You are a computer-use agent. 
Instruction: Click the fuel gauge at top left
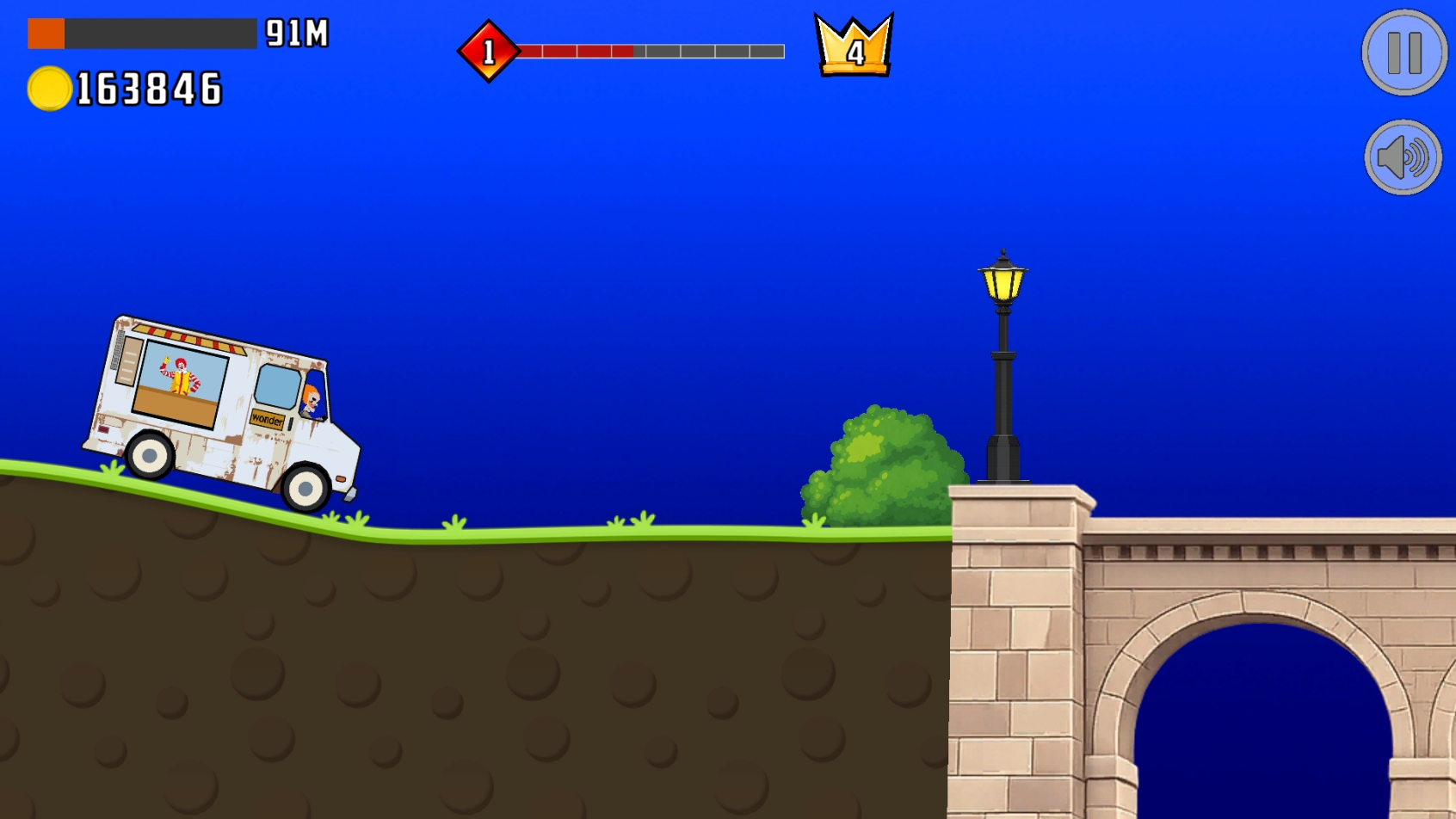coord(142,33)
